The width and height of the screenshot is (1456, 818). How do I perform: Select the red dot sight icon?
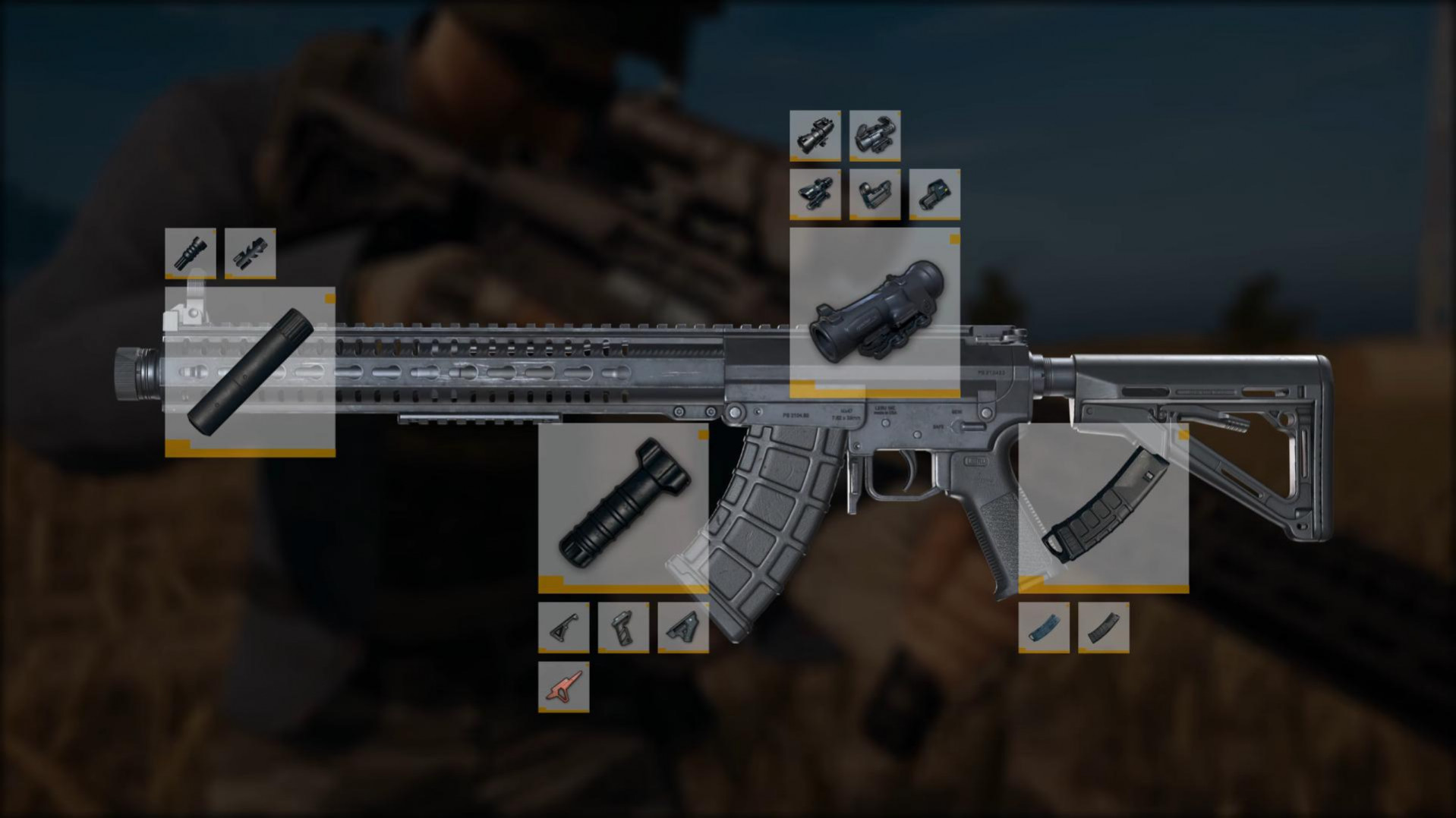[x=877, y=193]
